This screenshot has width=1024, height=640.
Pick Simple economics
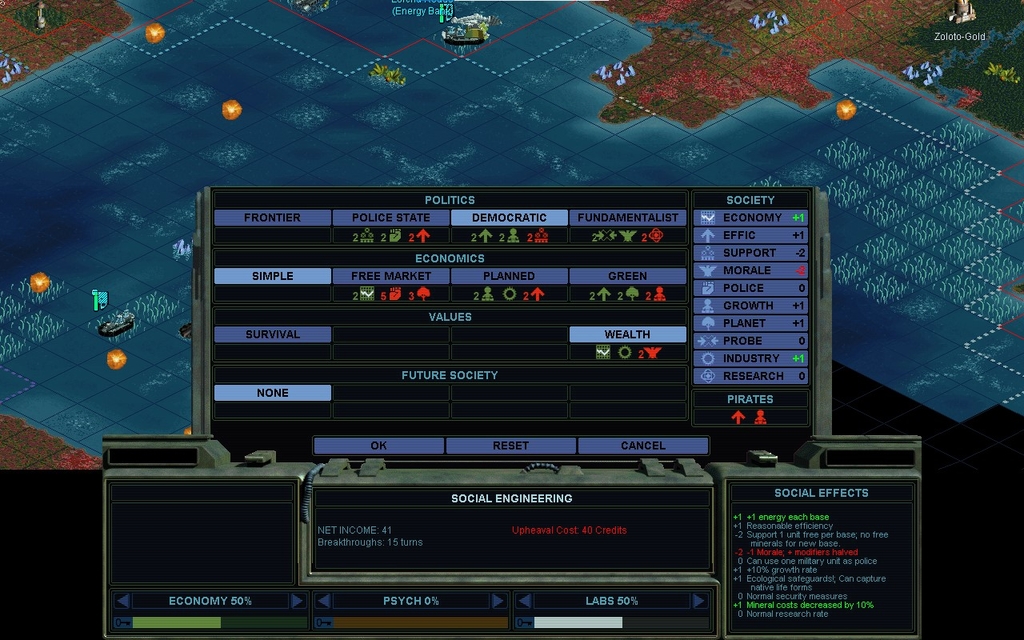tap(272, 276)
